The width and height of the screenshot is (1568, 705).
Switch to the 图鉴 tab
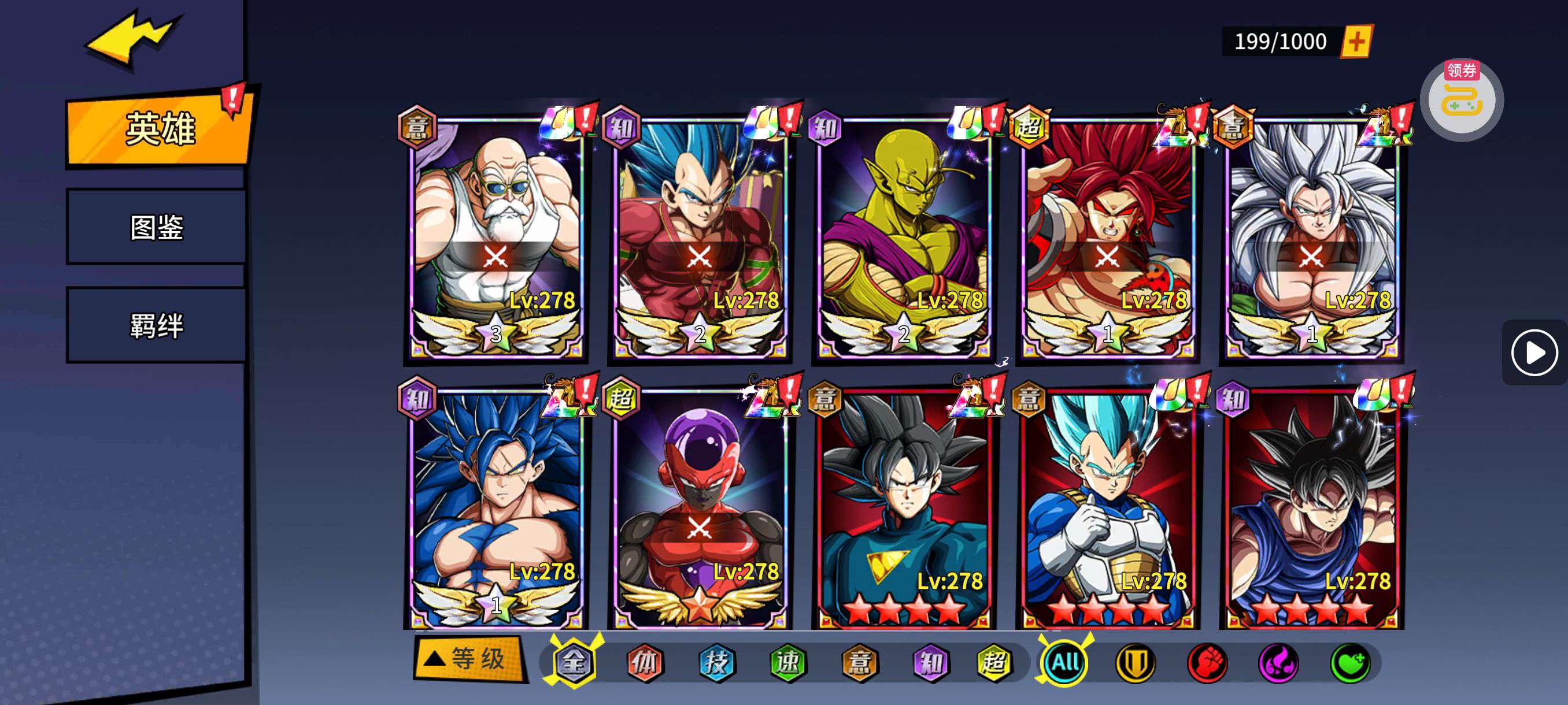tap(157, 227)
